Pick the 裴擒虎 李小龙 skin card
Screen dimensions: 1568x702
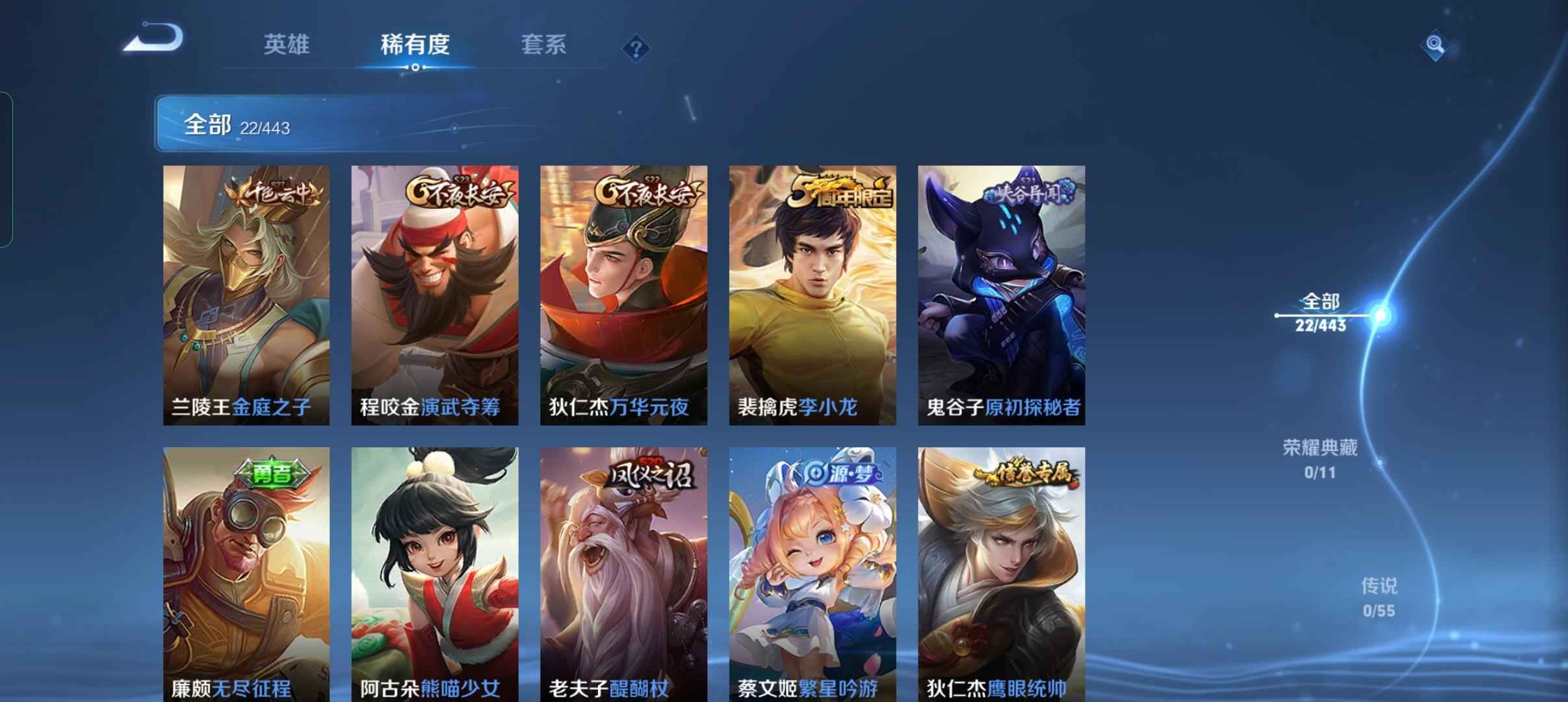pos(813,295)
